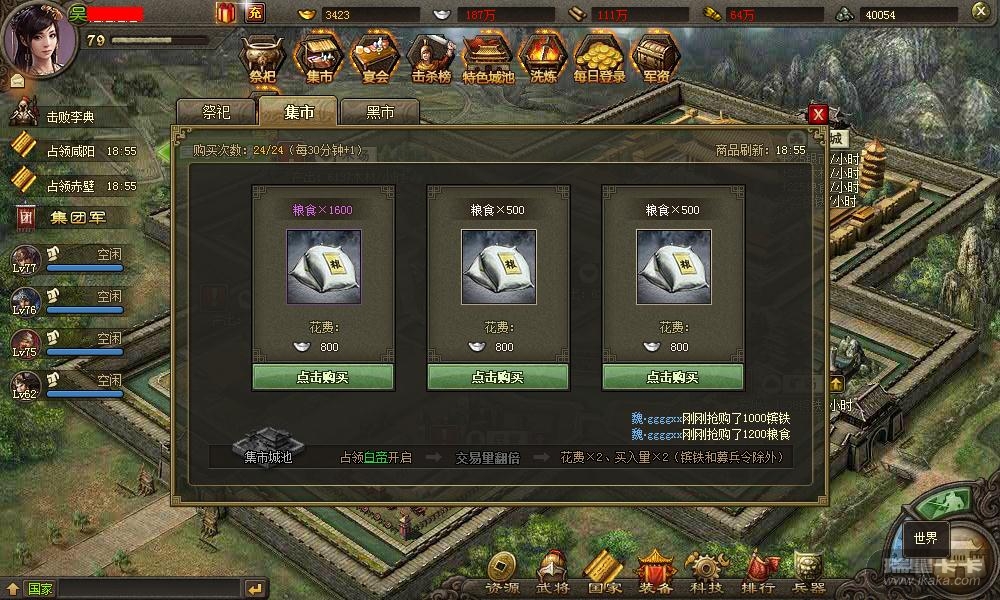Buy the 粮食×1600 offer
The image size is (1000, 600).
[x=323, y=377]
